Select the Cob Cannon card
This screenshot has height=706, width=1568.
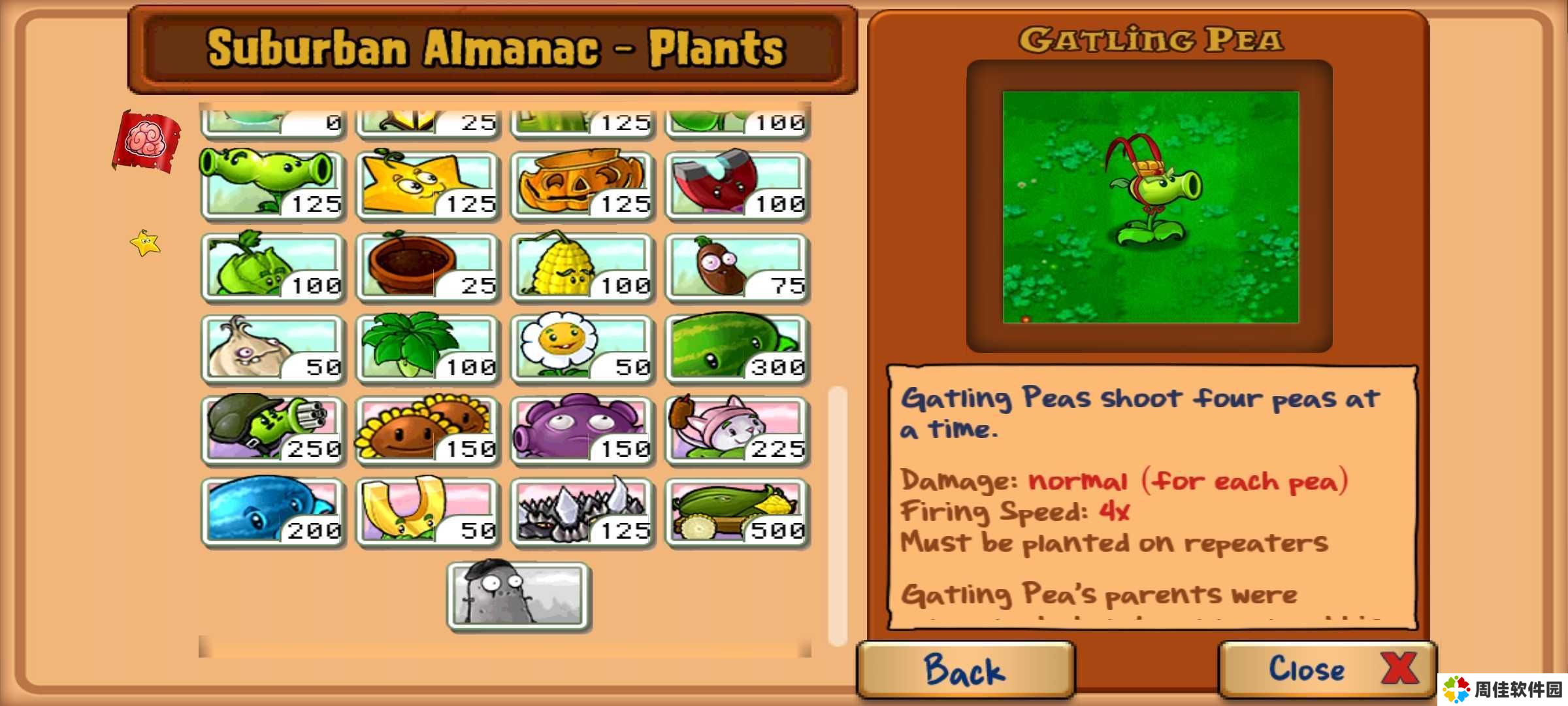coord(737,511)
